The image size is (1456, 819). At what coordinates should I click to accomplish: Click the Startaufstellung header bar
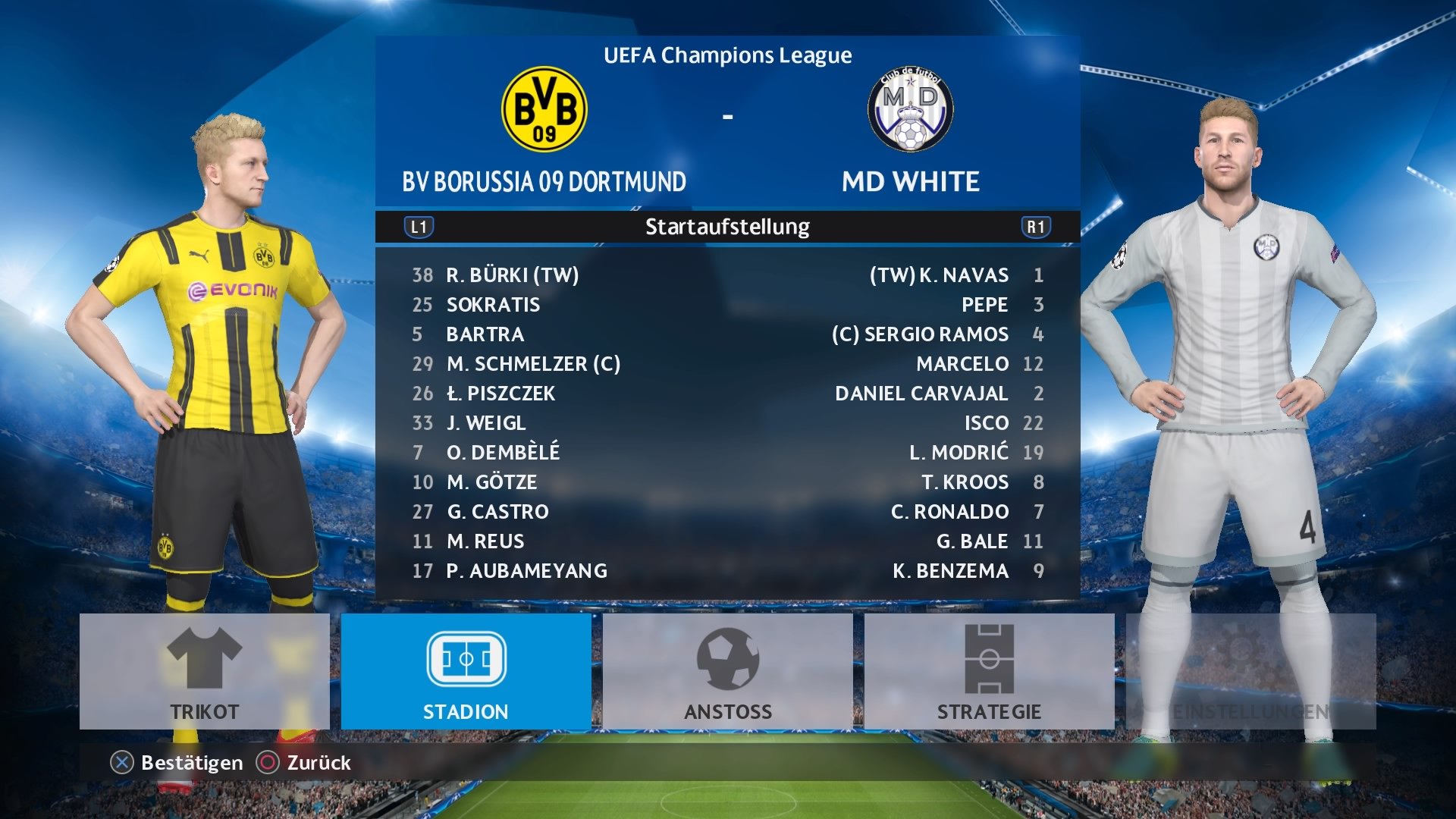click(727, 225)
